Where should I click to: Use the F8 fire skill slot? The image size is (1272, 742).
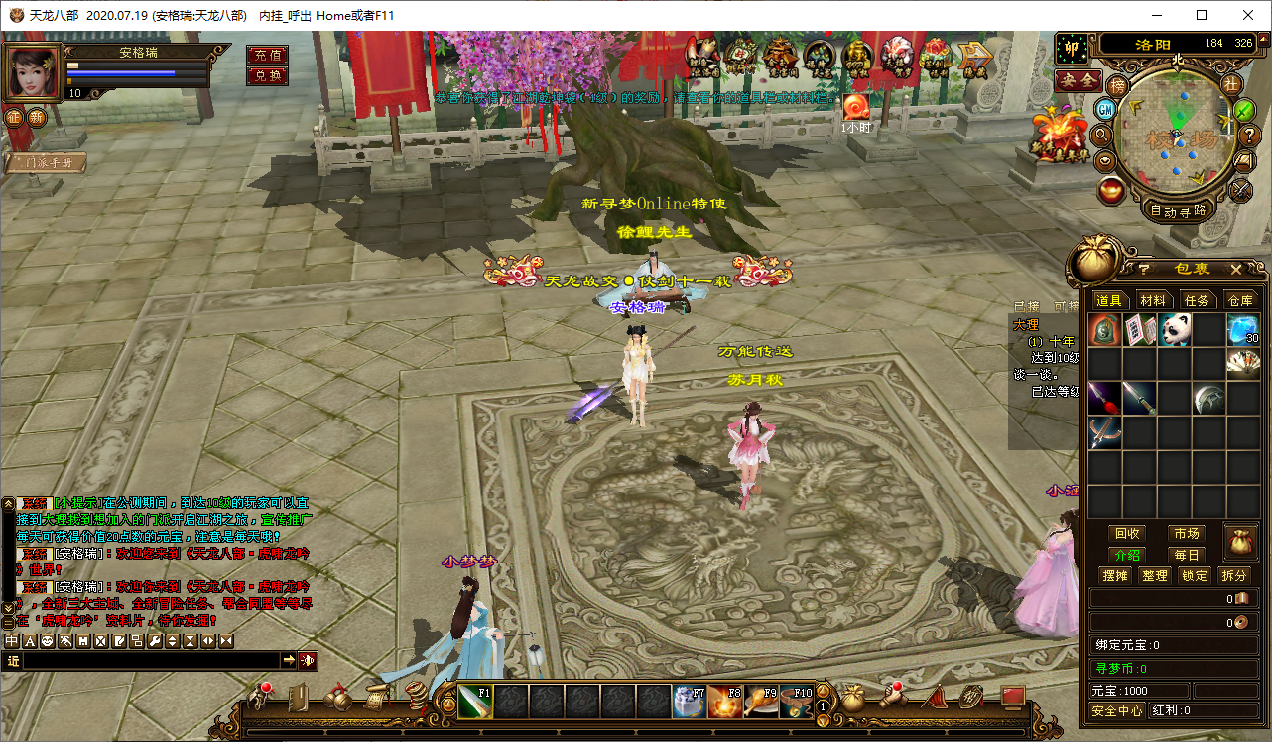(724, 701)
